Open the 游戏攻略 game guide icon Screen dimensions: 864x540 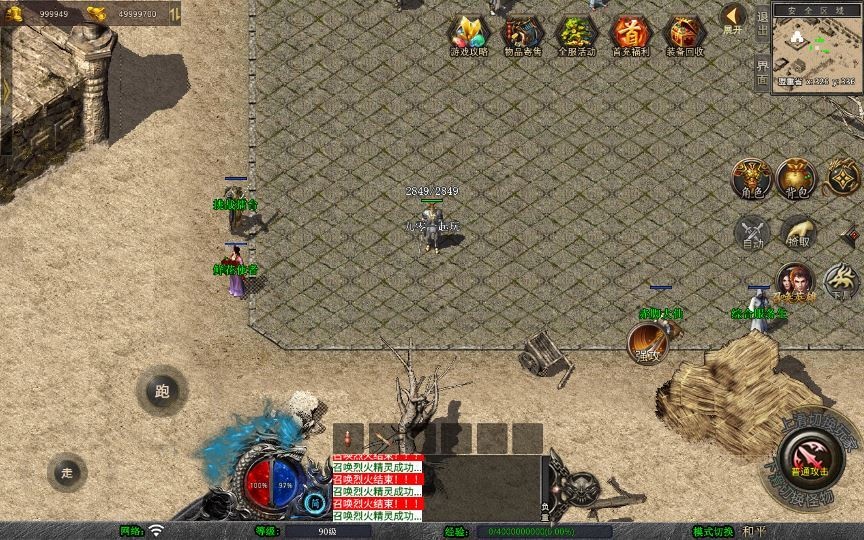click(x=469, y=35)
